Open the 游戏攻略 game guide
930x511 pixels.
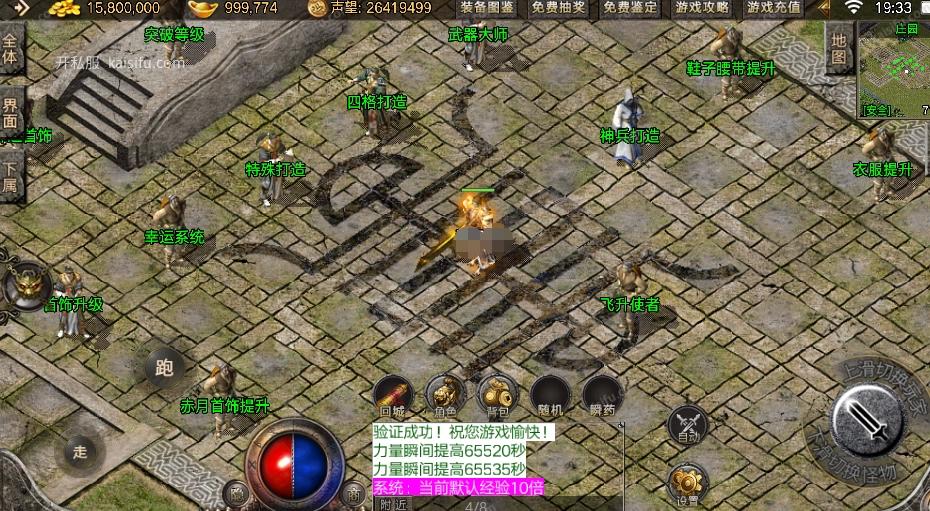702,8
